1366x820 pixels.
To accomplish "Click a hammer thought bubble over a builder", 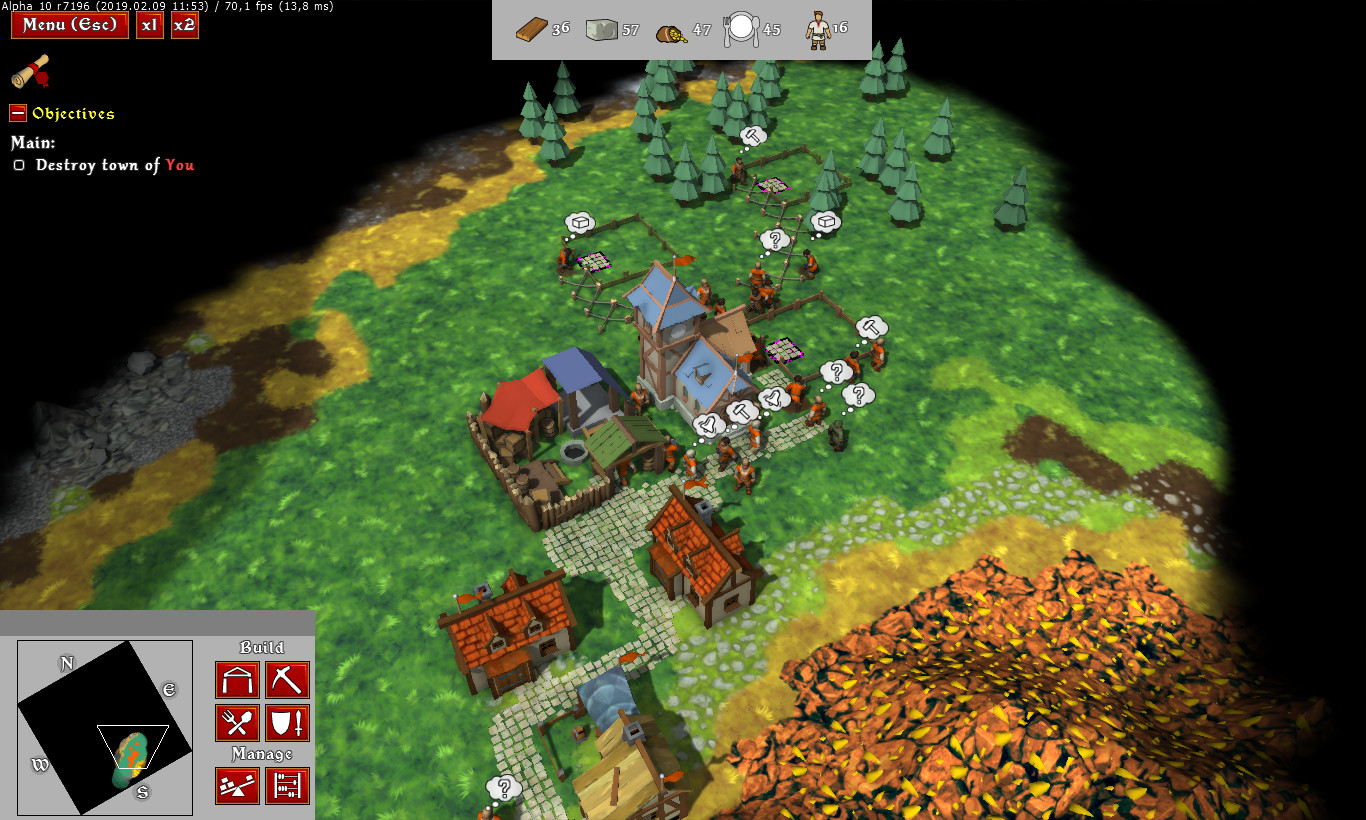I will [871, 328].
